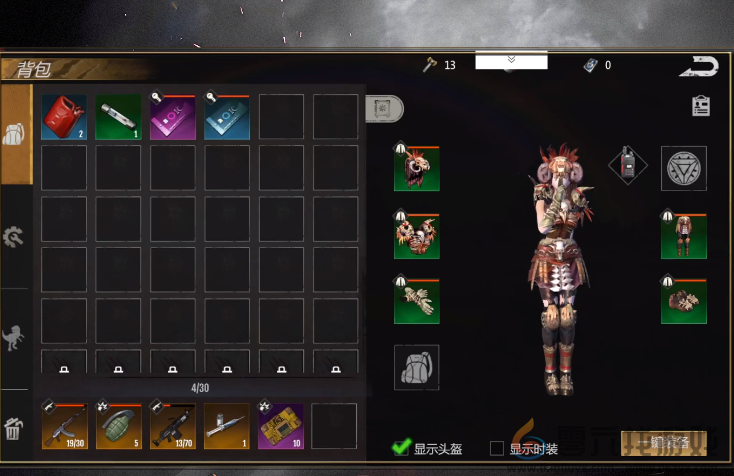Click the equipped feathered helmet slot
Viewport: 734px width, 476px height.
point(417,168)
